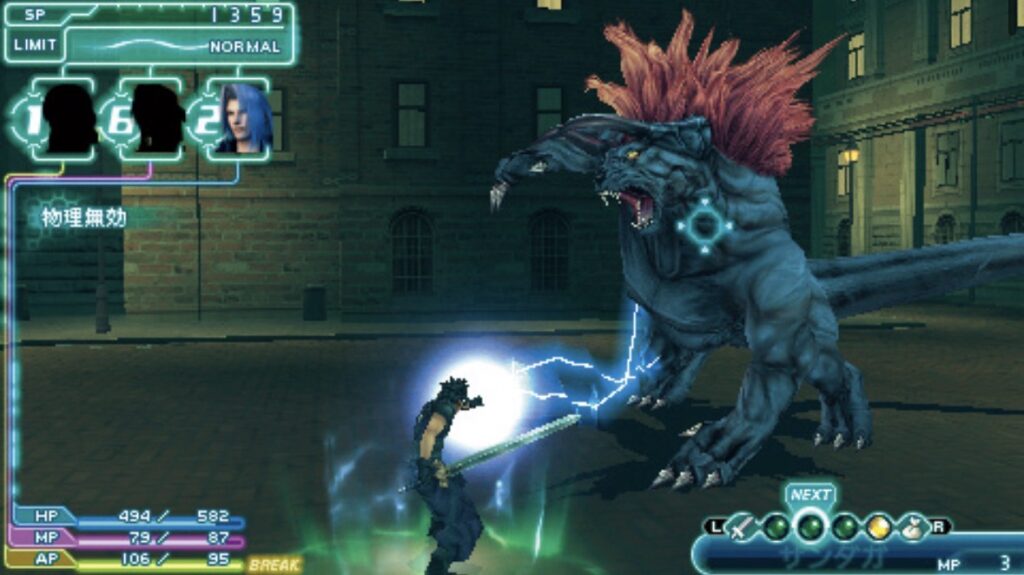Pick the green materia beside the yellow materia
The width and height of the screenshot is (1024, 575).
[x=845, y=526]
